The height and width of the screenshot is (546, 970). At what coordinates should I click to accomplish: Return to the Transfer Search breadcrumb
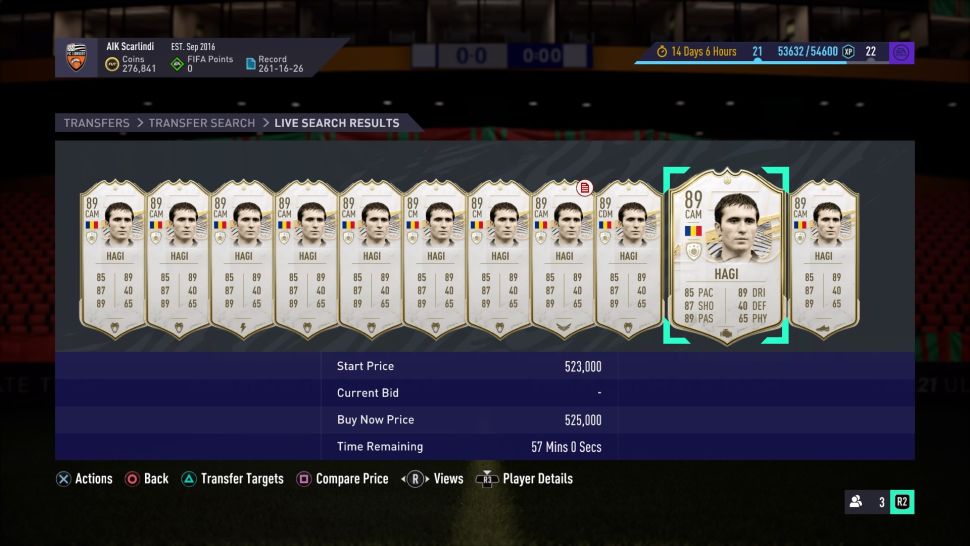tap(202, 123)
